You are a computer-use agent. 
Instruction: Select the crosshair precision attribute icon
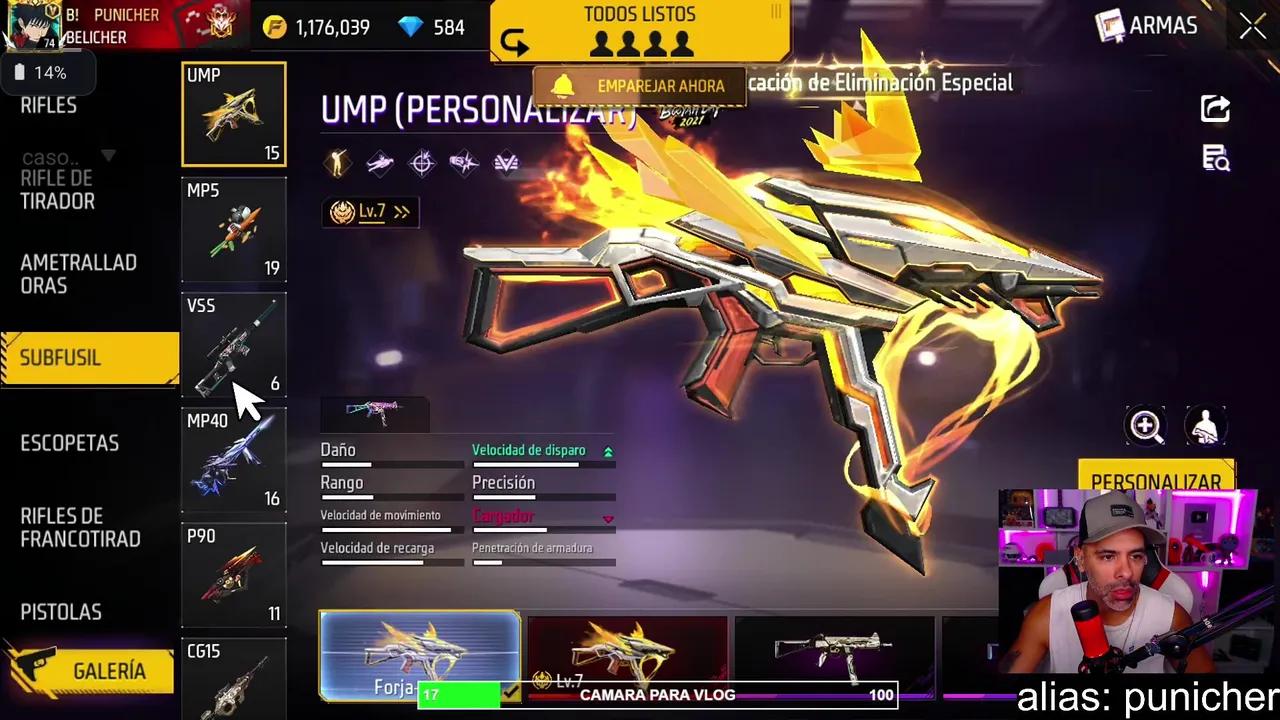422,162
